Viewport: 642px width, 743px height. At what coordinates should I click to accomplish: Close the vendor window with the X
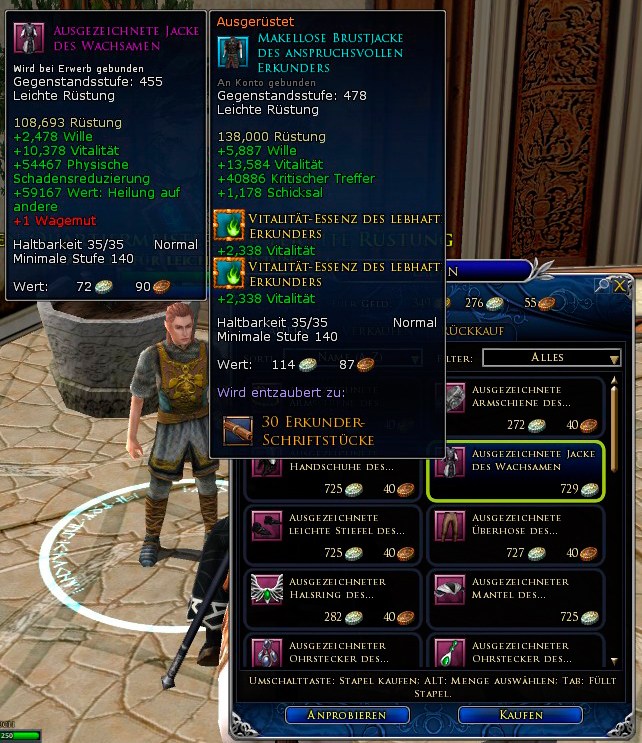621,286
